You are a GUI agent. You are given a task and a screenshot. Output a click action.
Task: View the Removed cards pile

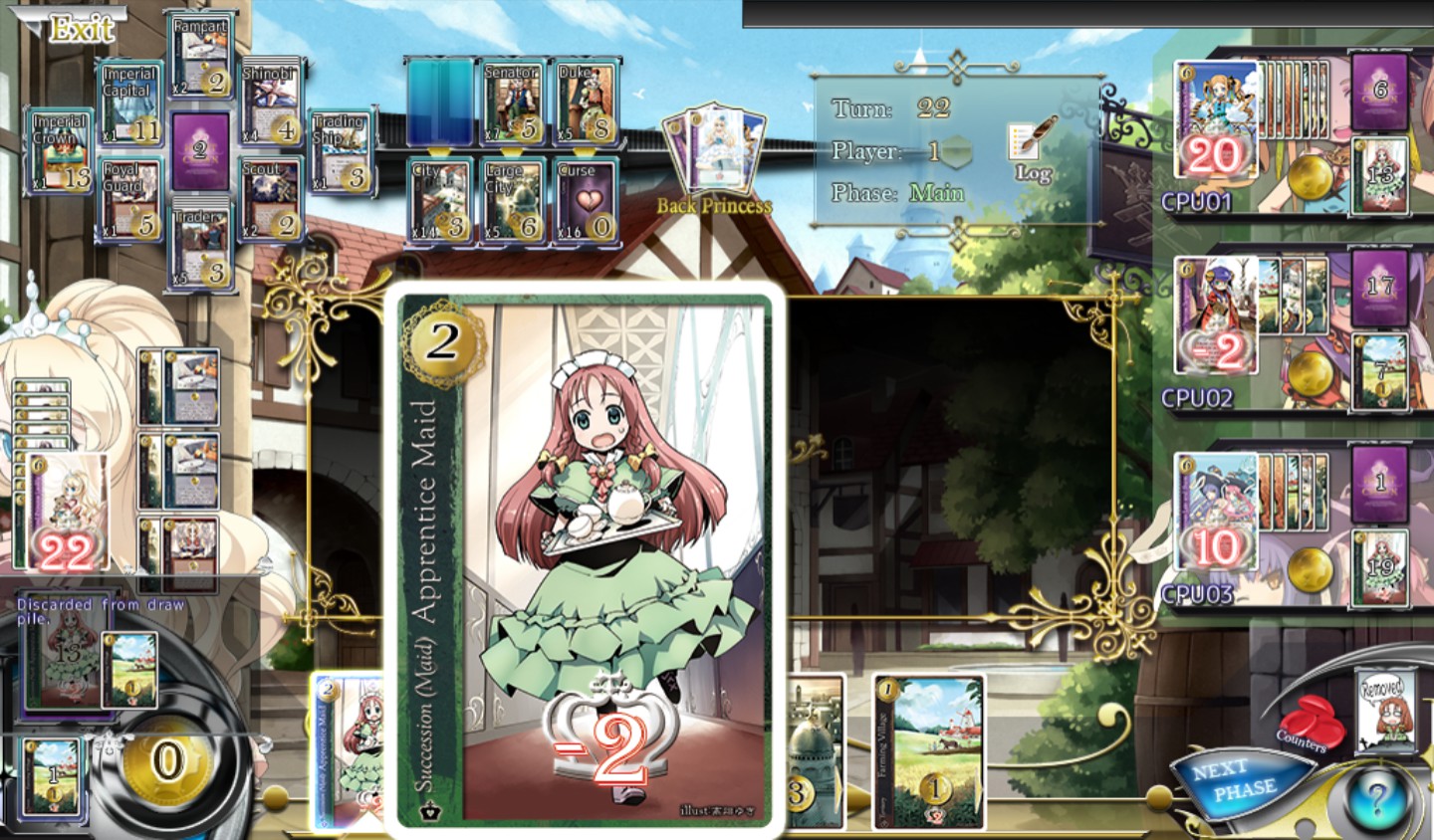coord(1384,711)
